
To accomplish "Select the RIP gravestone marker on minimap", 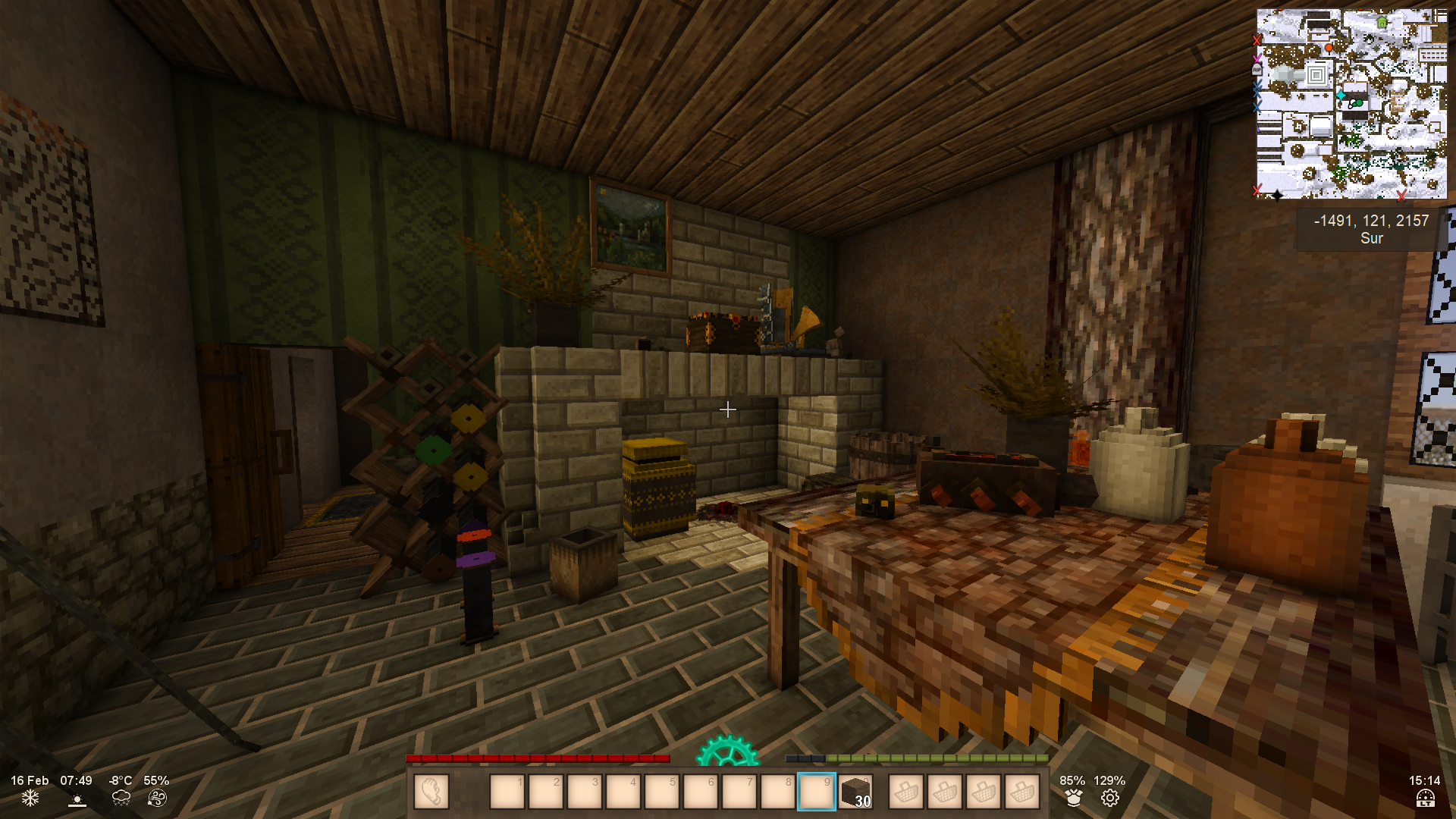I will point(1257,70).
